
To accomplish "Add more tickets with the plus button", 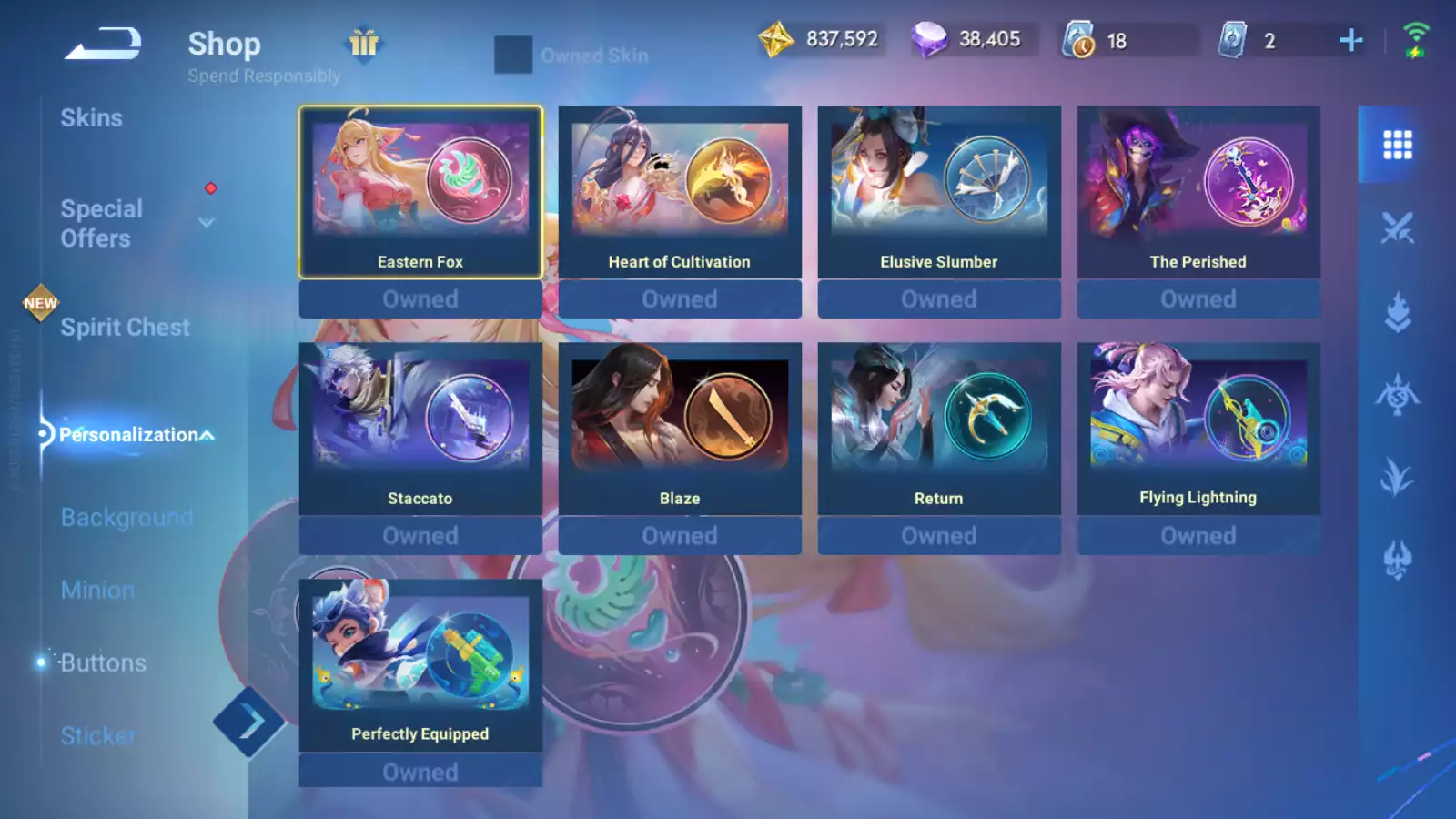I will point(1350,40).
